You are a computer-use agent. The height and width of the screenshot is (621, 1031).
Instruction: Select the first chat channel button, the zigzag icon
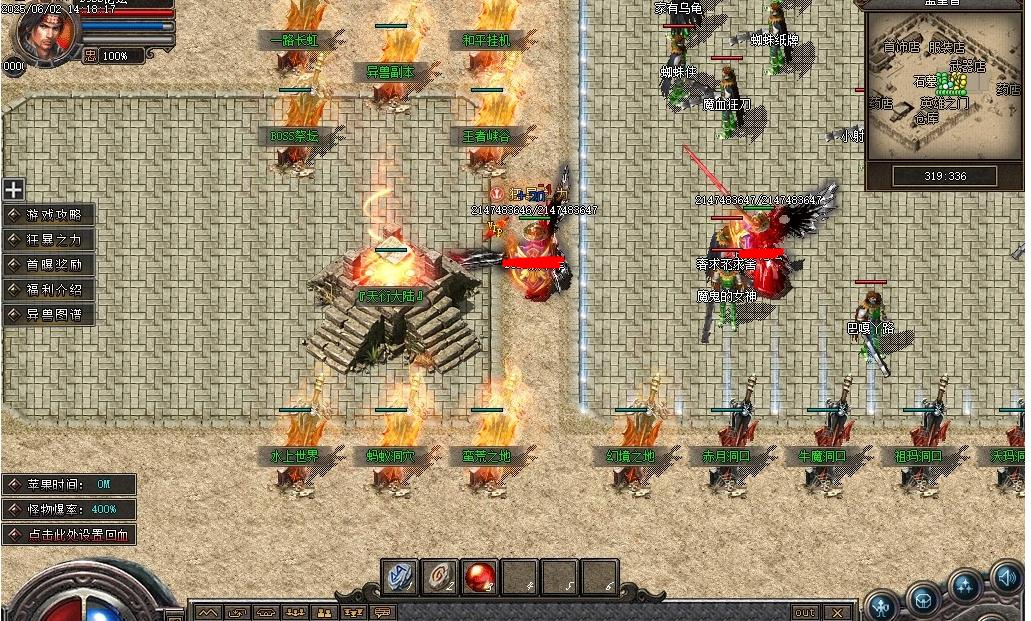pos(207,612)
